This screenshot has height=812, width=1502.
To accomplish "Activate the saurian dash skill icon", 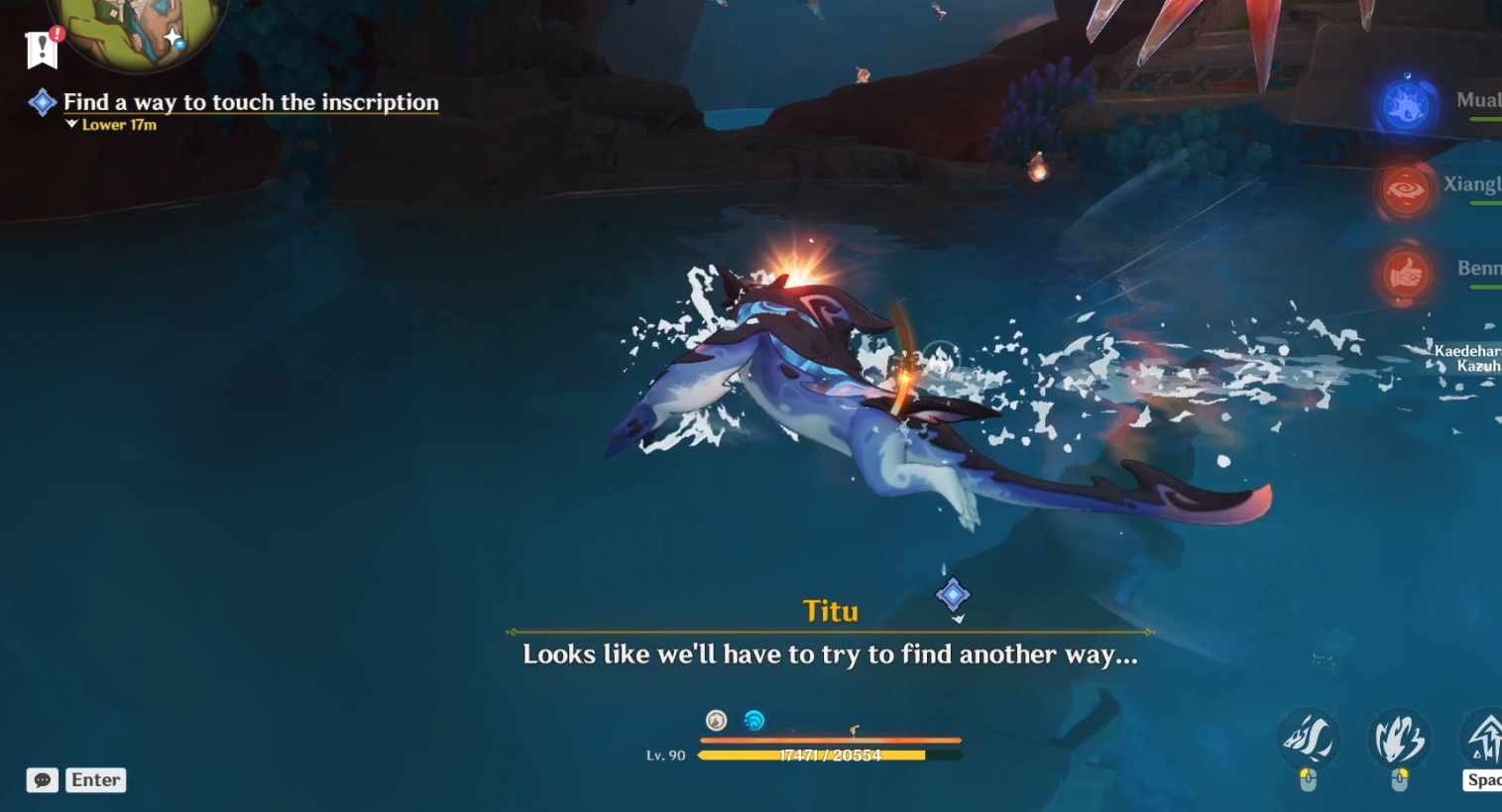I will [1308, 739].
